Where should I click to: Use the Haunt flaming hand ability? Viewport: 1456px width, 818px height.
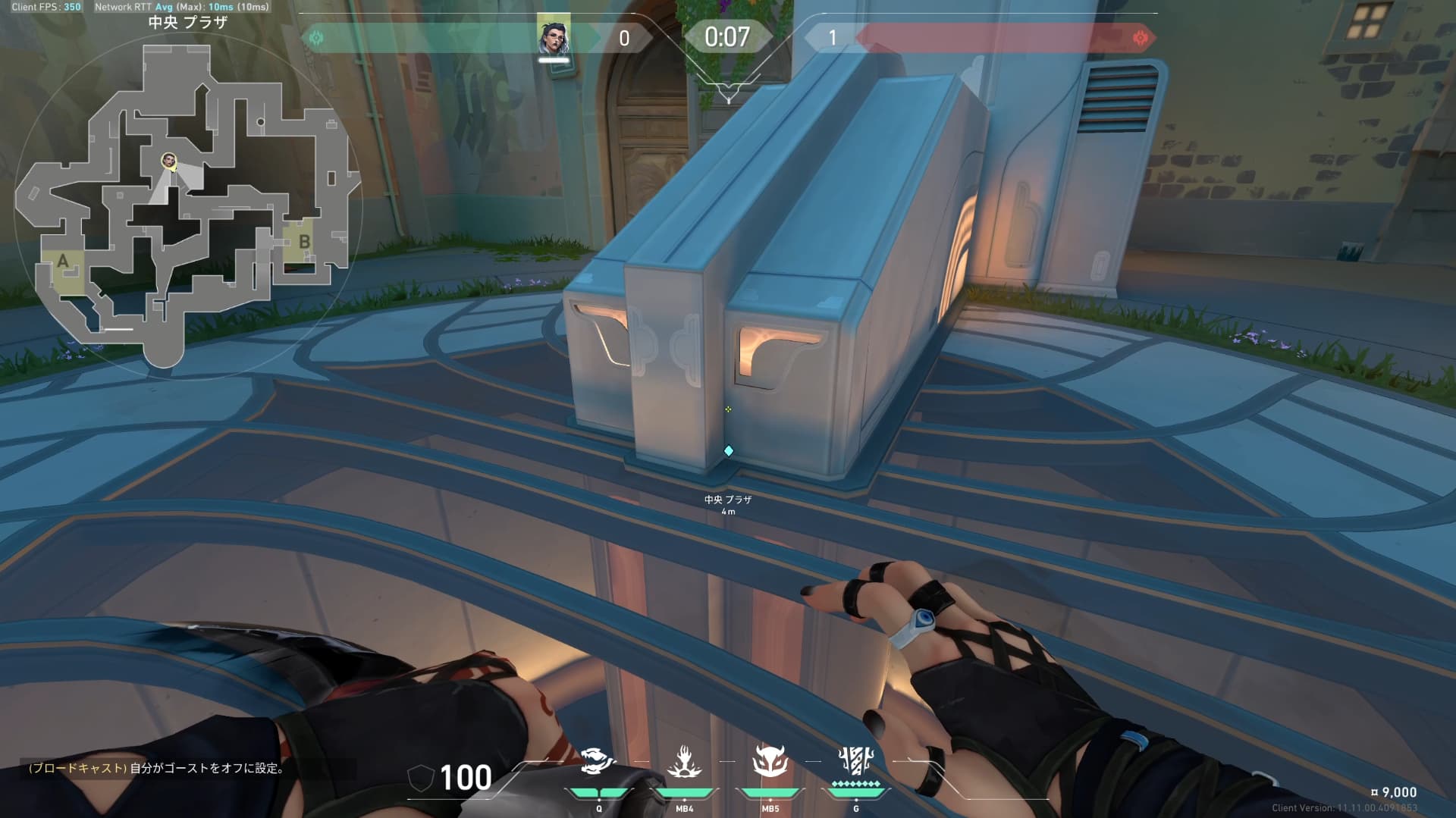pos(684,762)
